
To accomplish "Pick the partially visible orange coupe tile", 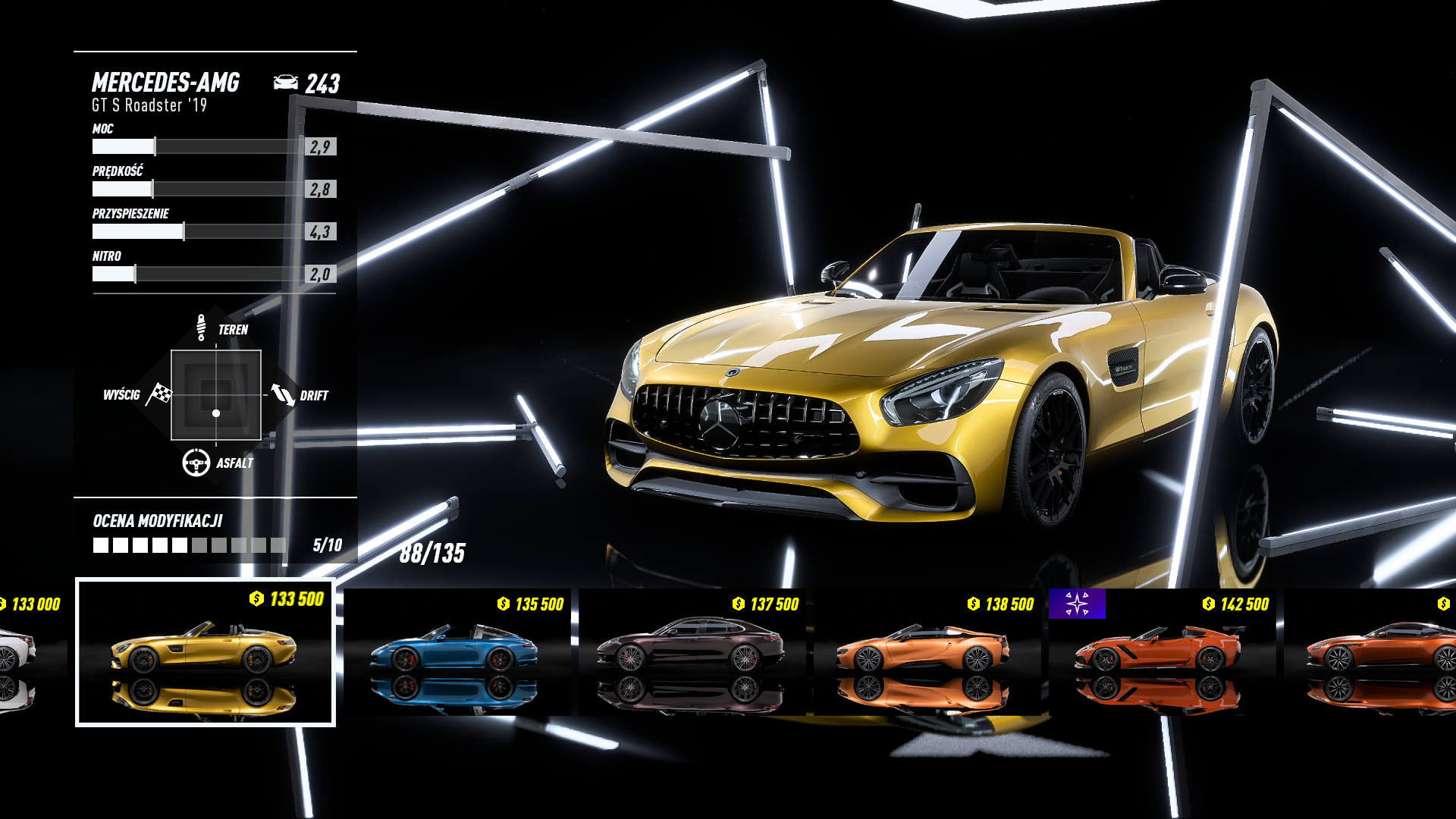I will pyautogui.click(x=1373, y=652).
